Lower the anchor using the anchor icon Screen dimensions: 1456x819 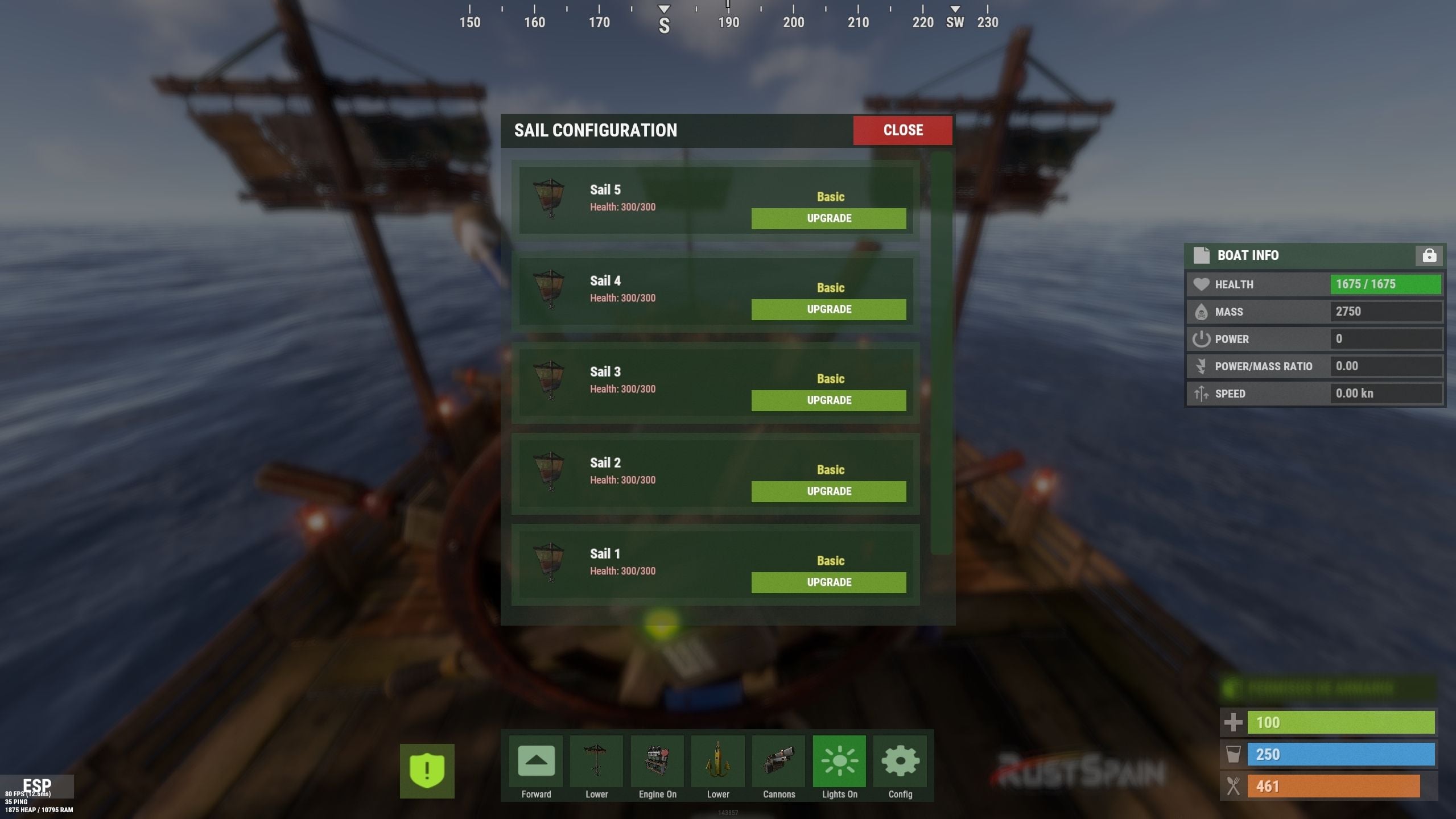click(717, 762)
